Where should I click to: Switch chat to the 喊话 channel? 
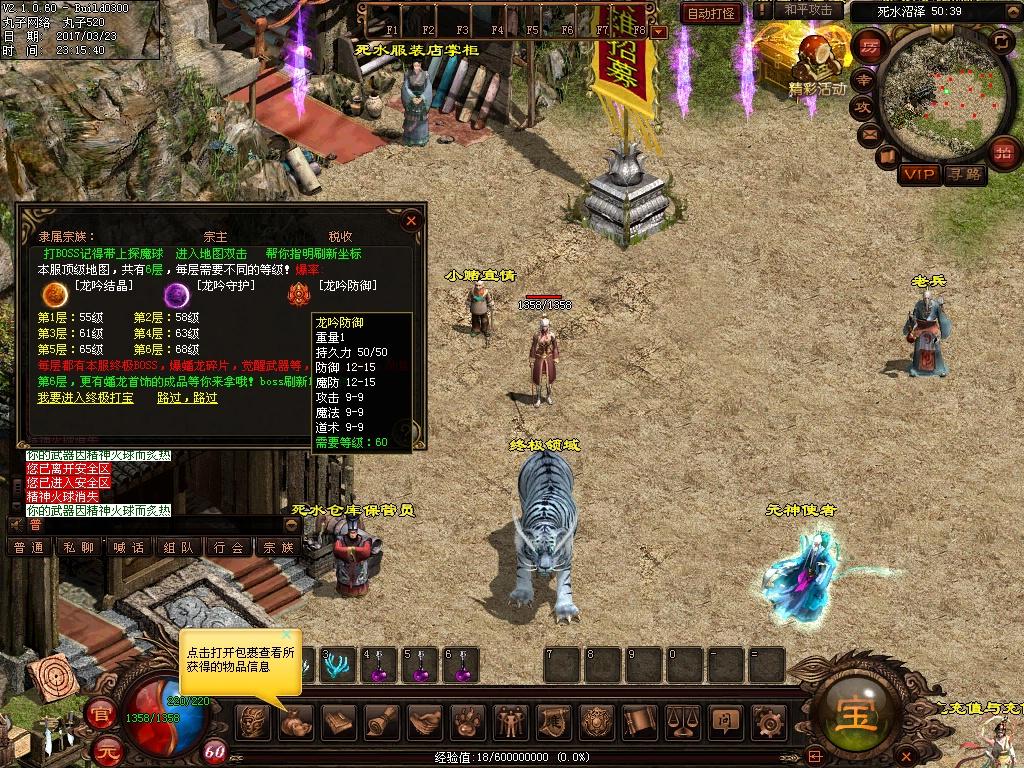click(x=128, y=547)
